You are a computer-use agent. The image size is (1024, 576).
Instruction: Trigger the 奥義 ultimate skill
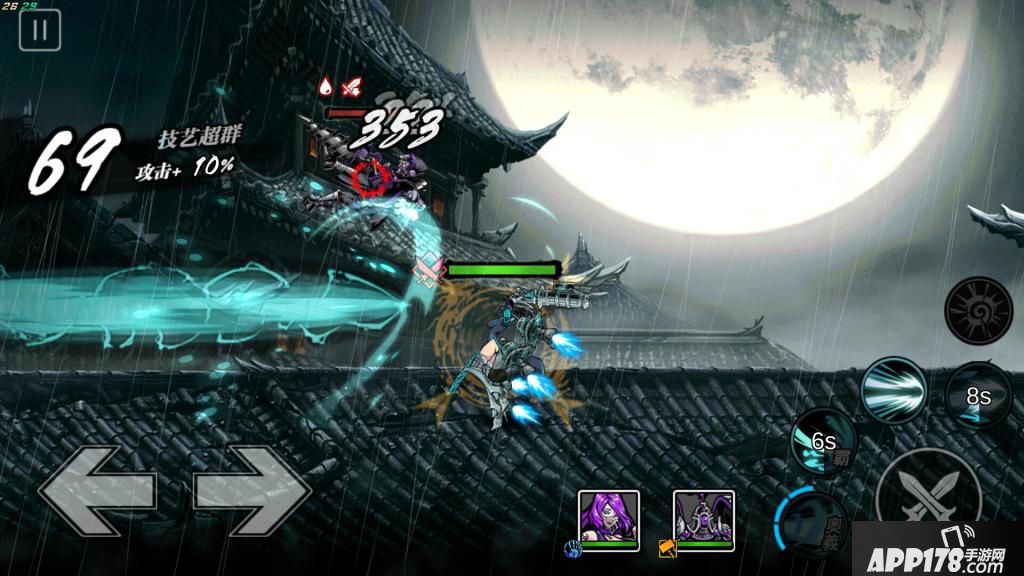[x=812, y=522]
